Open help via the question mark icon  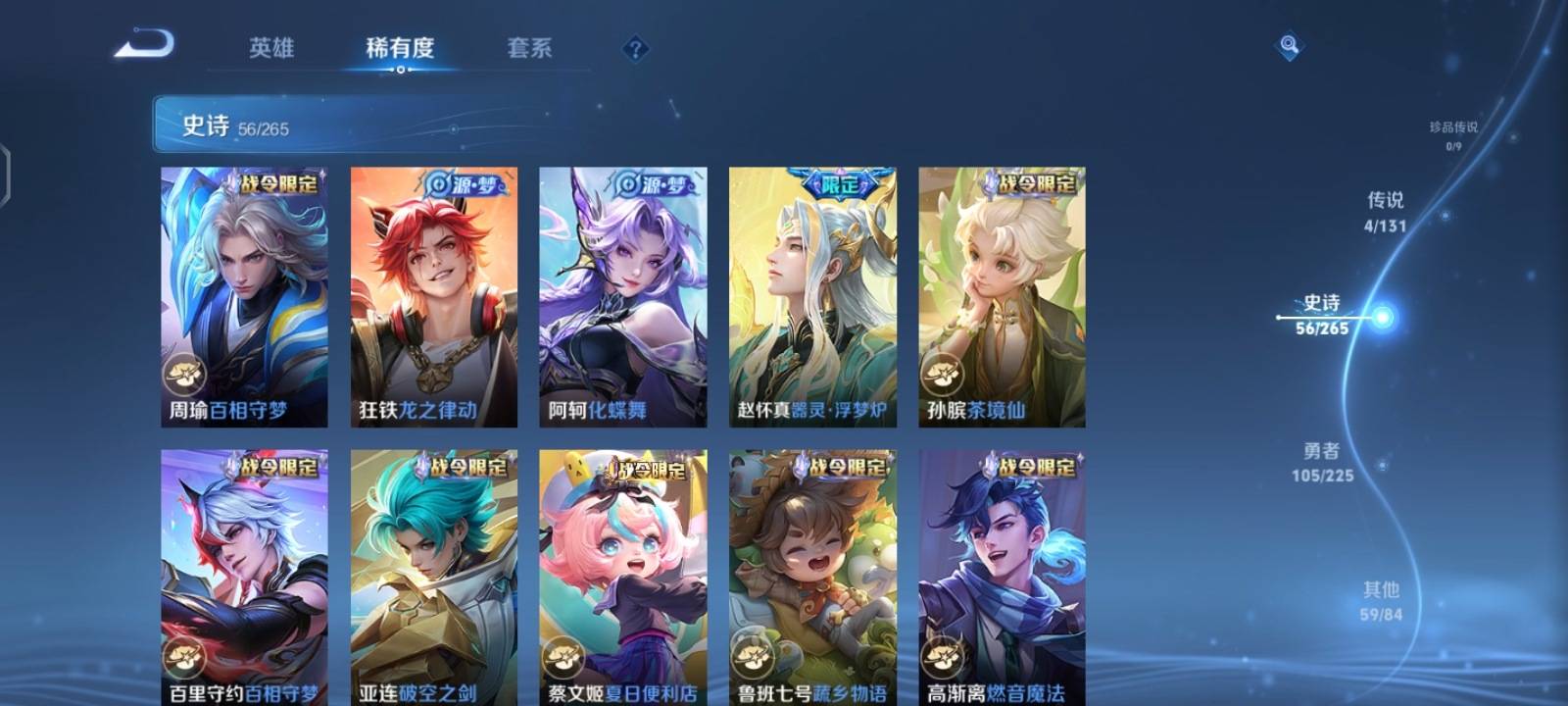pyautogui.click(x=634, y=45)
